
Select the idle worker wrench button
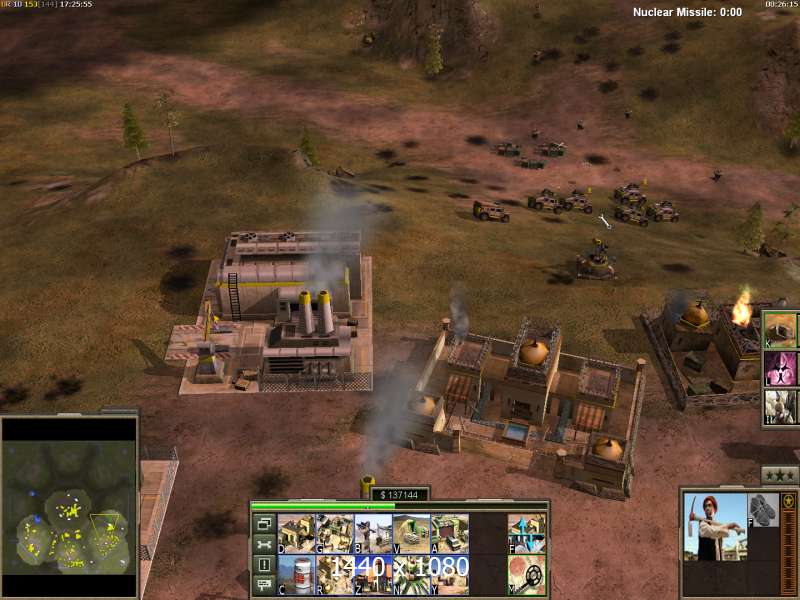(x=264, y=544)
